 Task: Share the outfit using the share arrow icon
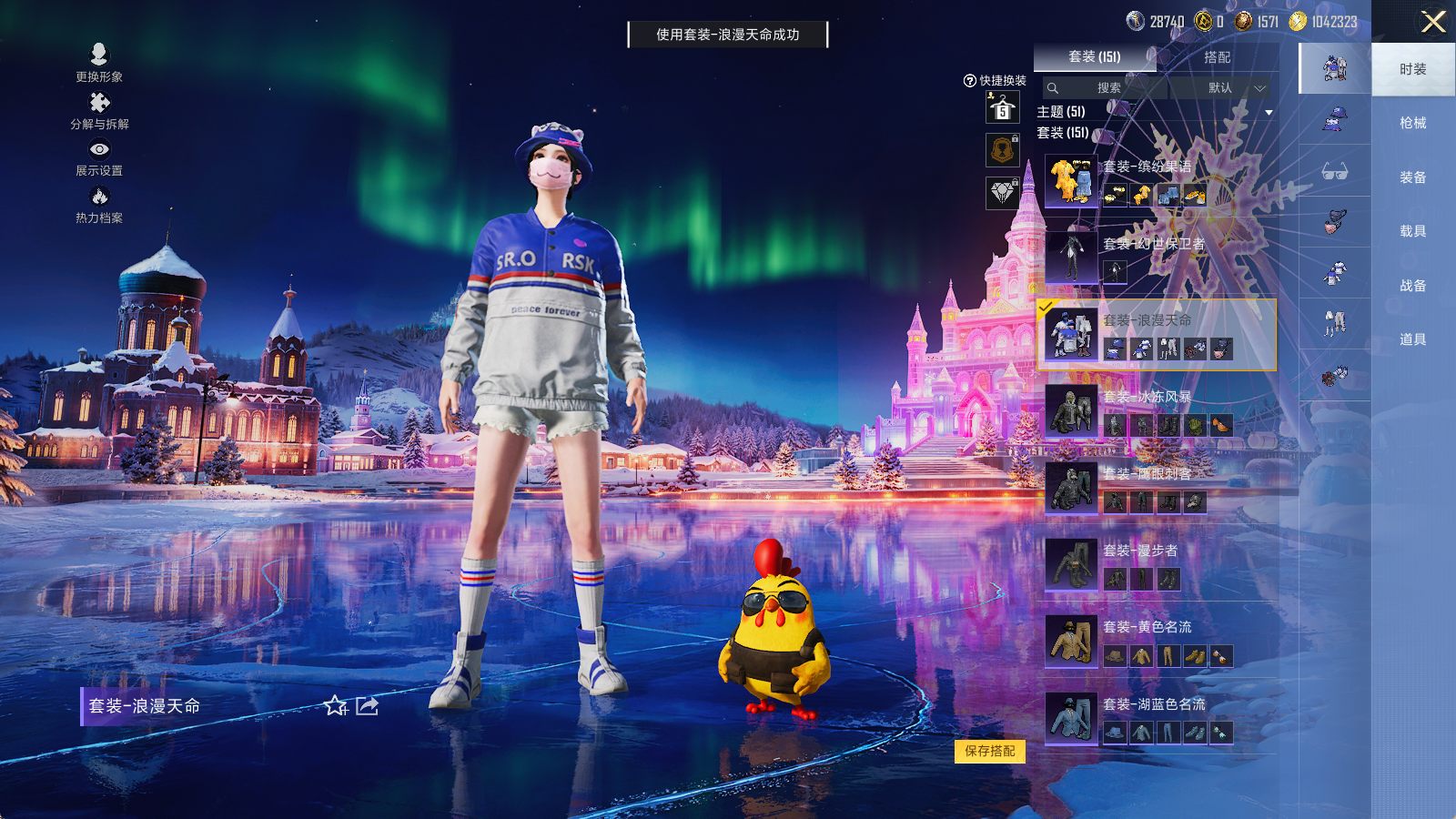click(367, 706)
